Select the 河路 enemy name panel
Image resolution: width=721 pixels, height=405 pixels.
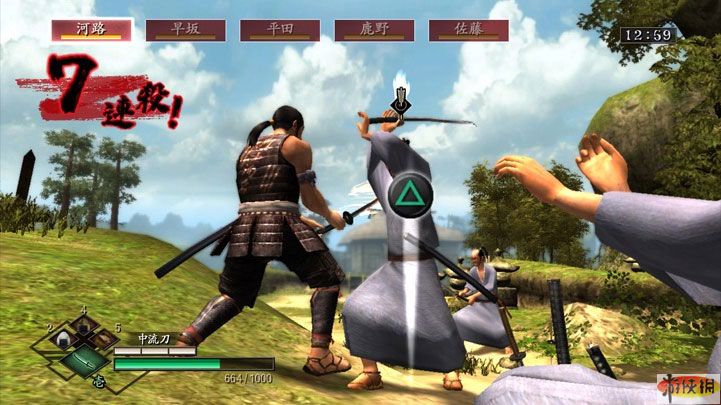tap(92, 30)
